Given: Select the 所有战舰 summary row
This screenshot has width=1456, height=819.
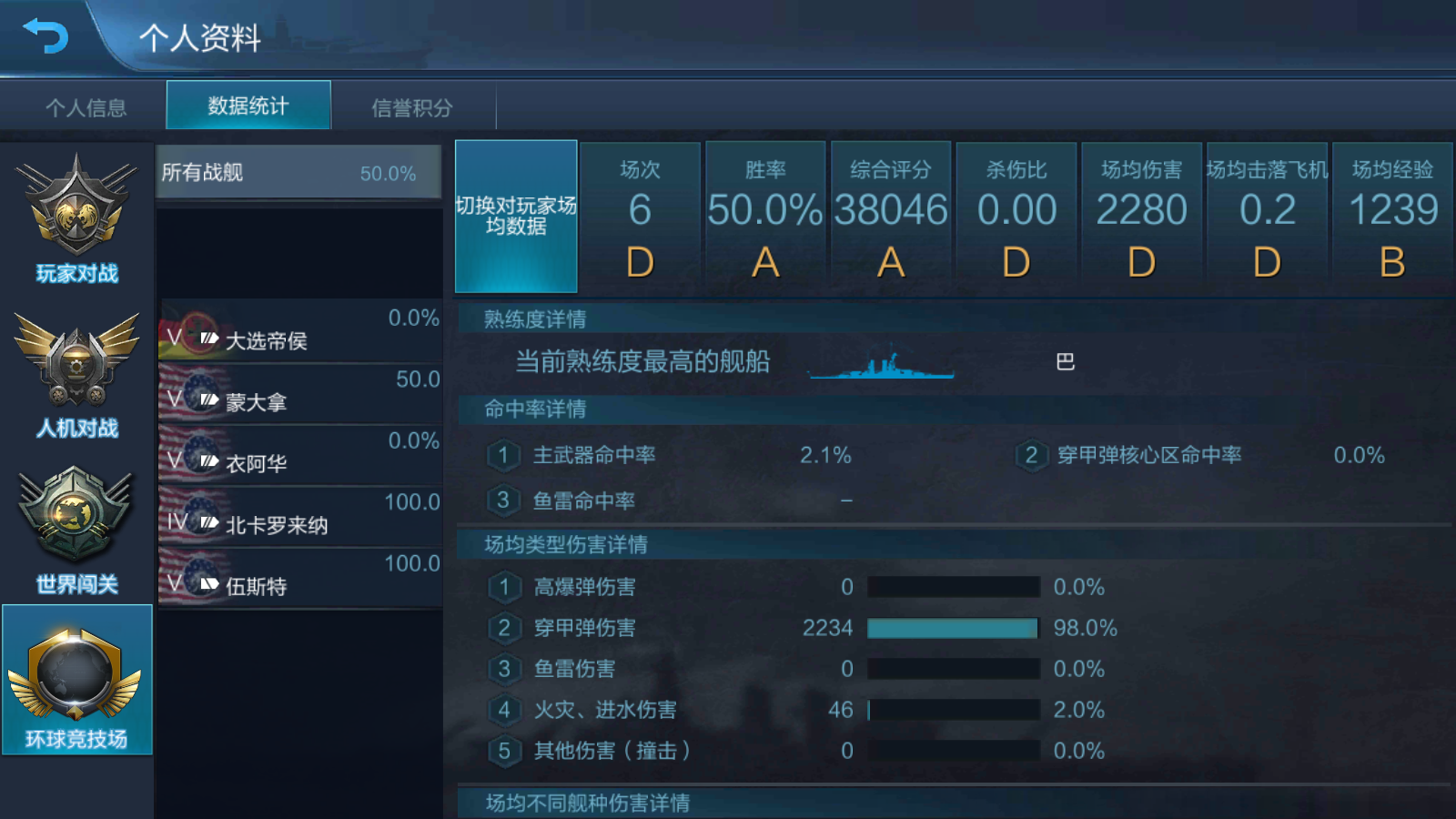Looking at the screenshot, I should (x=298, y=171).
